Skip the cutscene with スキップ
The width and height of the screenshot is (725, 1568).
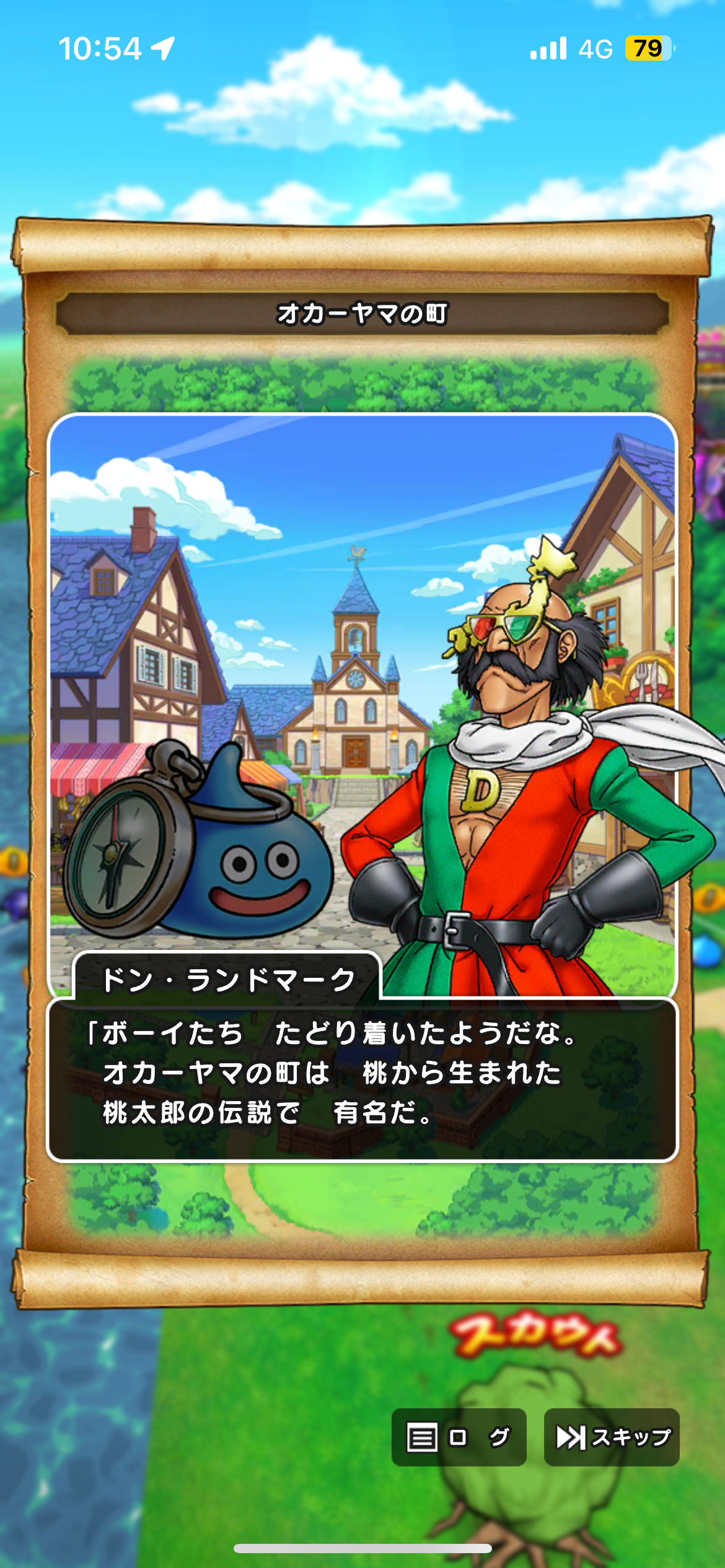pyautogui.click(x=612, y=1437)
